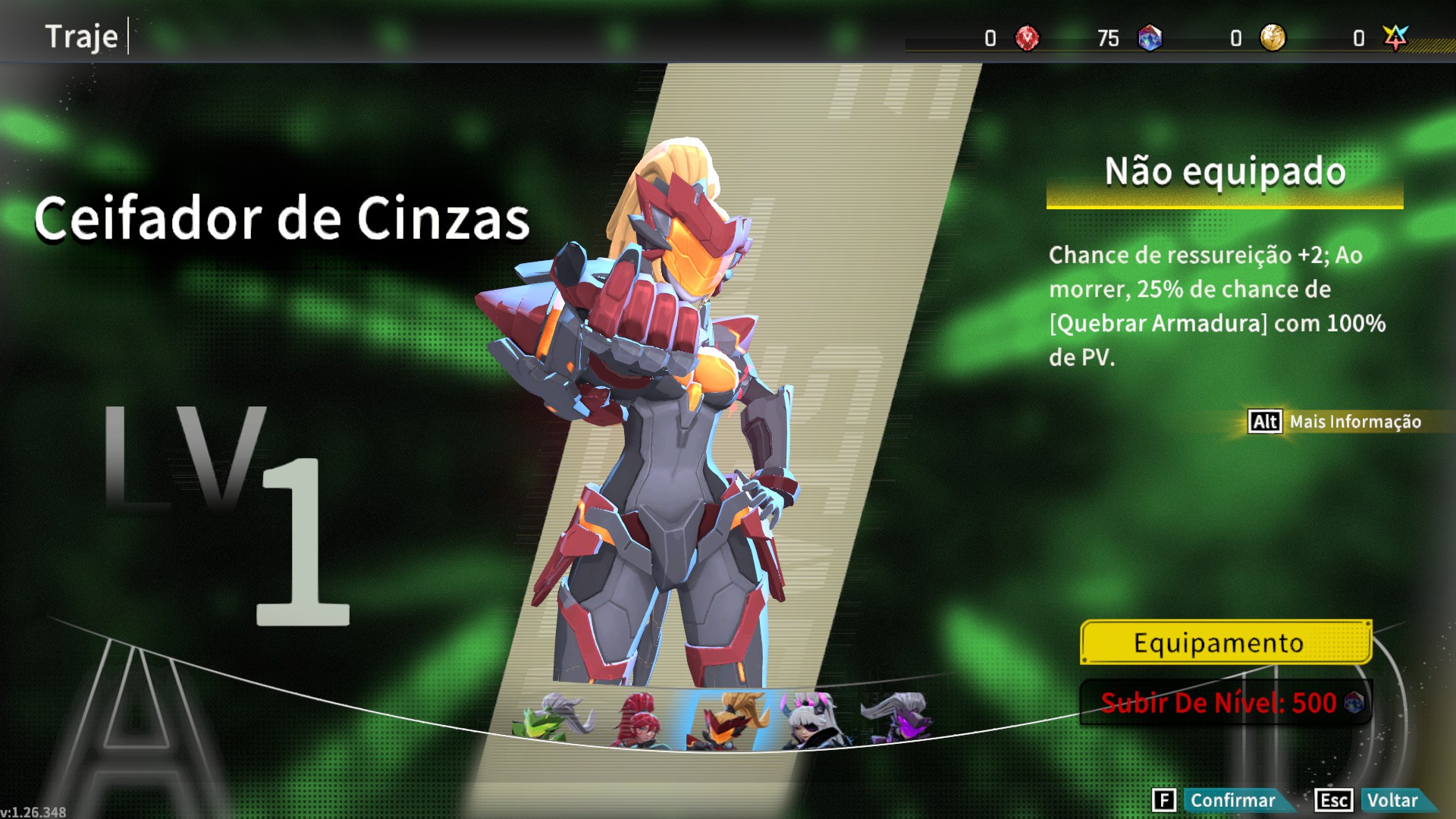Go back using the Voltar button

coord(1391,800)
